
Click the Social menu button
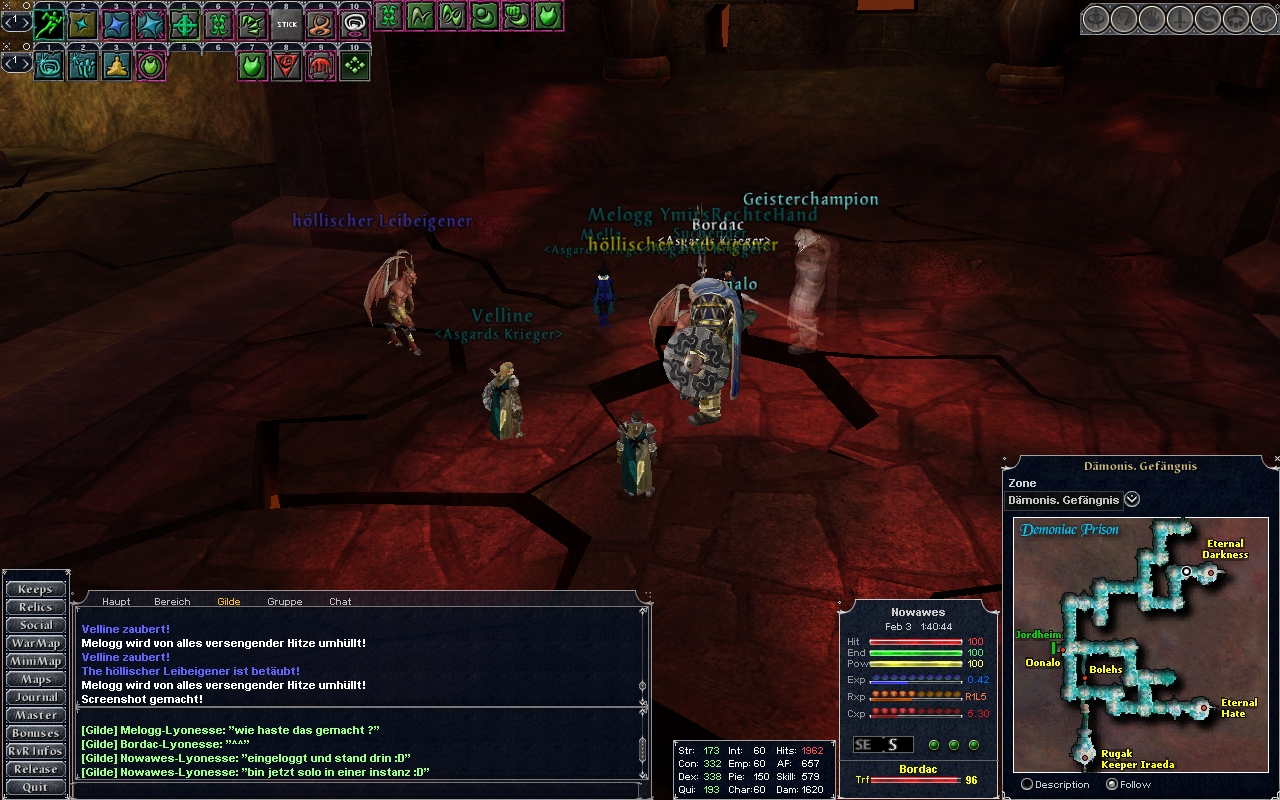36,625
